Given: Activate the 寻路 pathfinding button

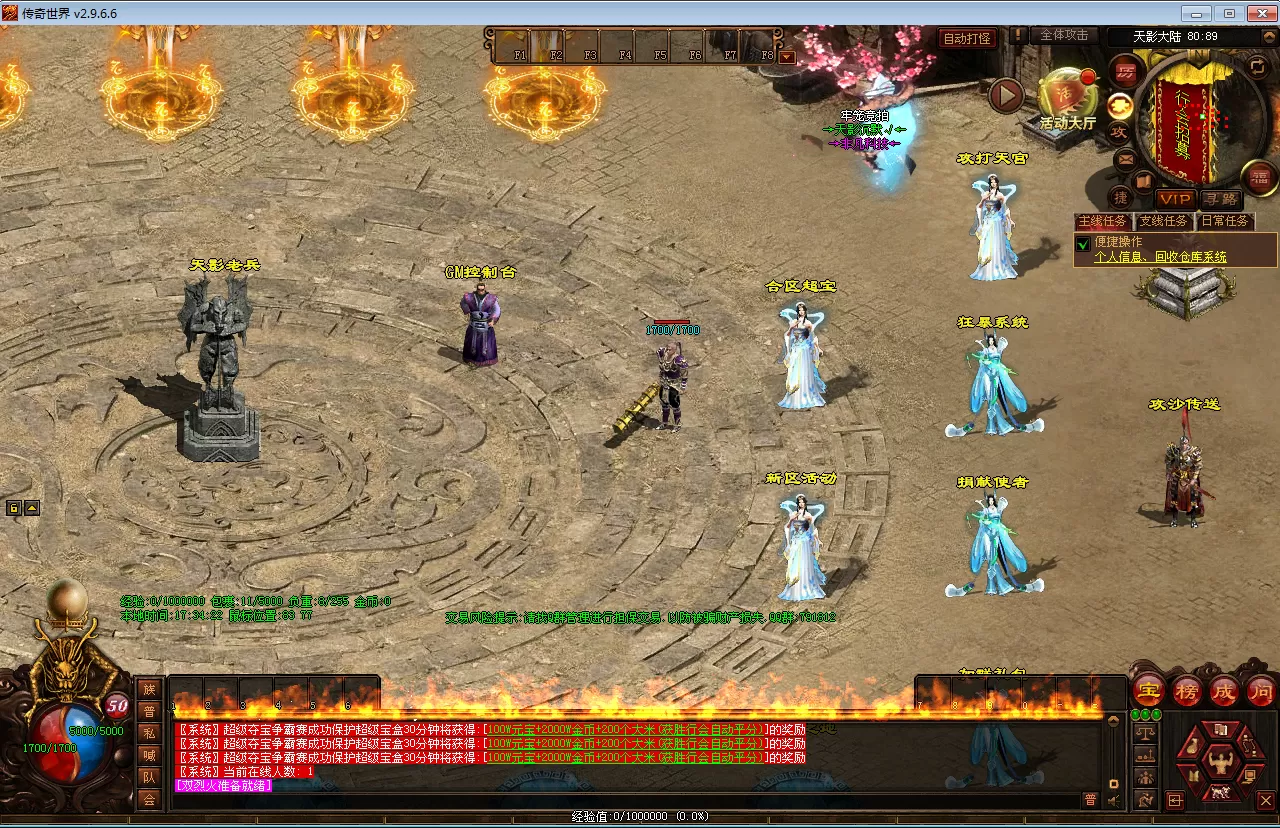Looking at the screenshot, I should 1220,200.
